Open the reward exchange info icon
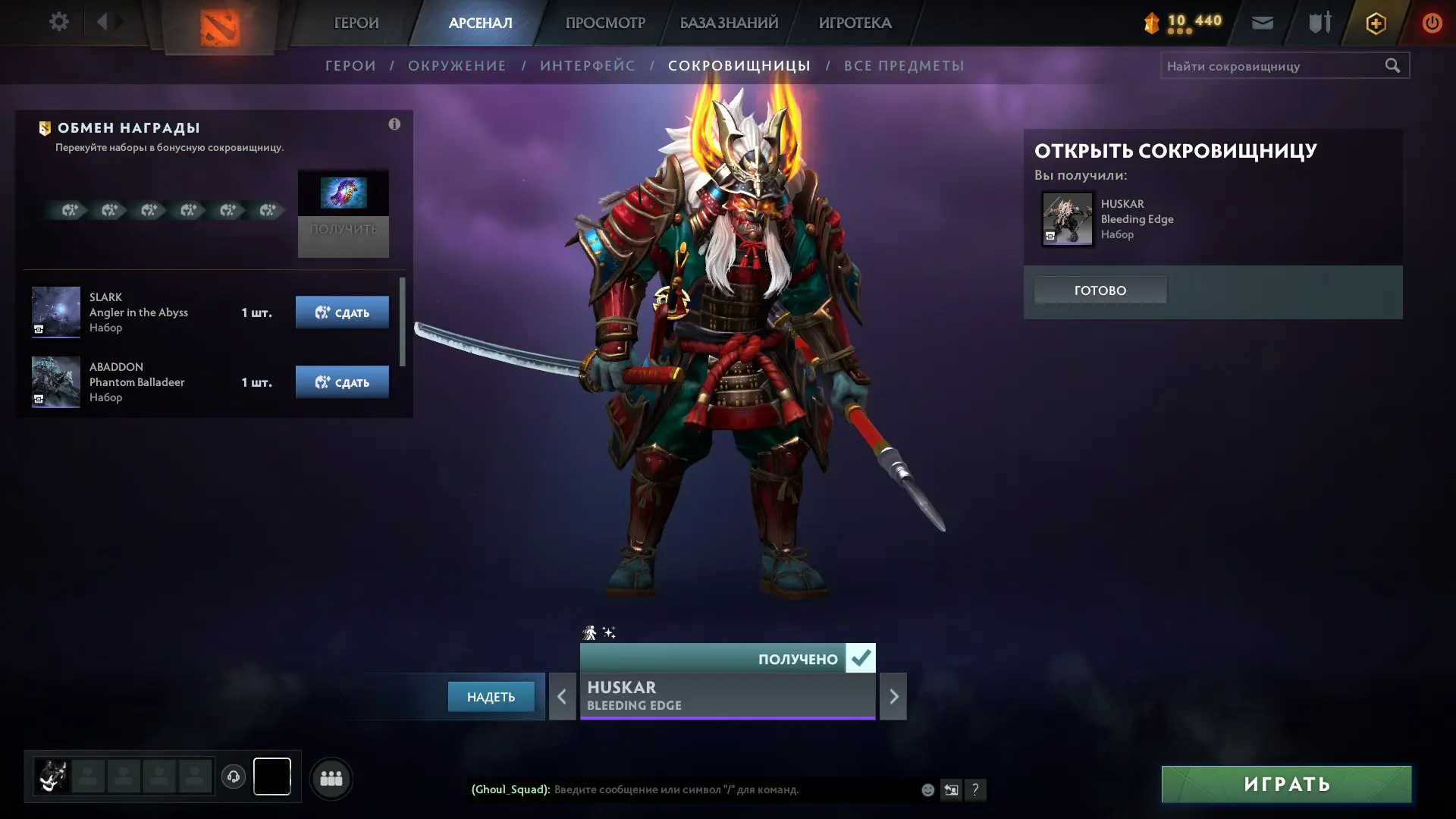Screen dimensions: 1456x819 [x=394, y=124]
